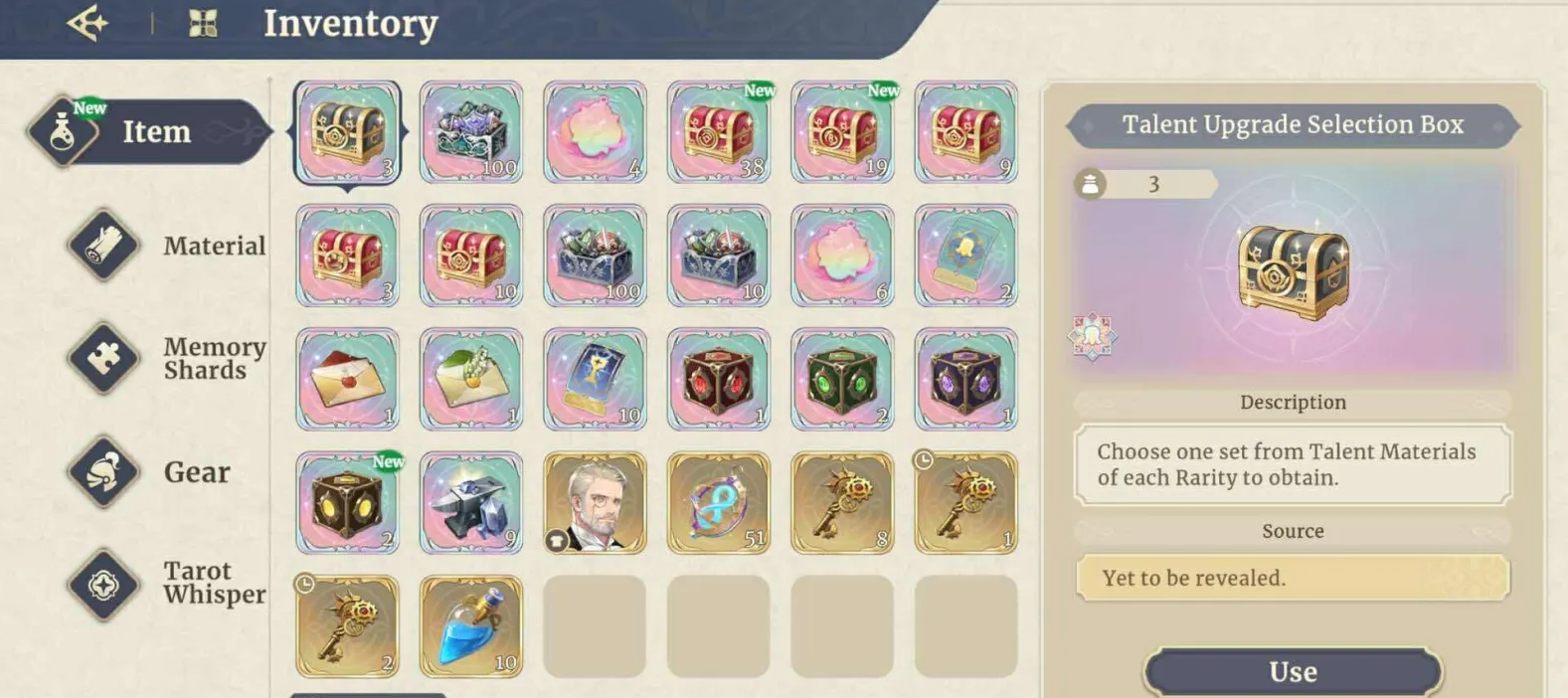Viewport: 1568px width, 698px height.
Task: Show the Gear category
Action: tap(169, 472)
